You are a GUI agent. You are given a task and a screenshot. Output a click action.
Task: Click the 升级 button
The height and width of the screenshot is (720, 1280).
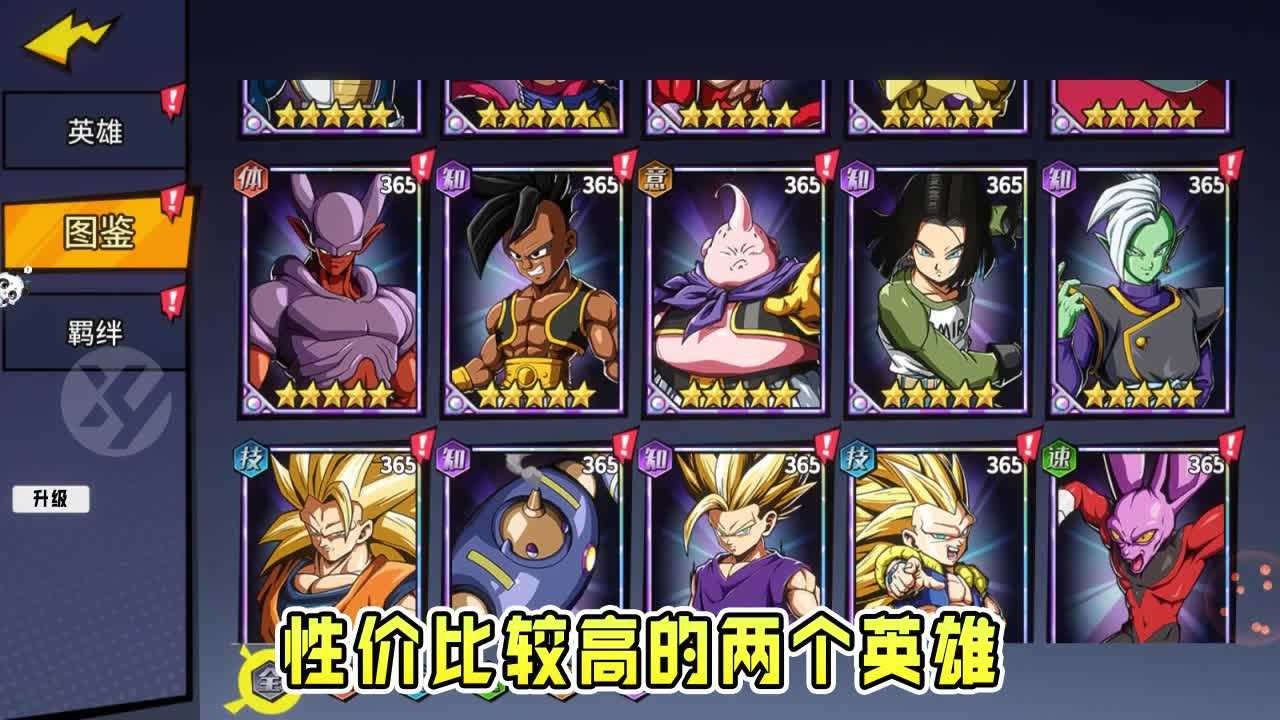[x=51, y=499]
